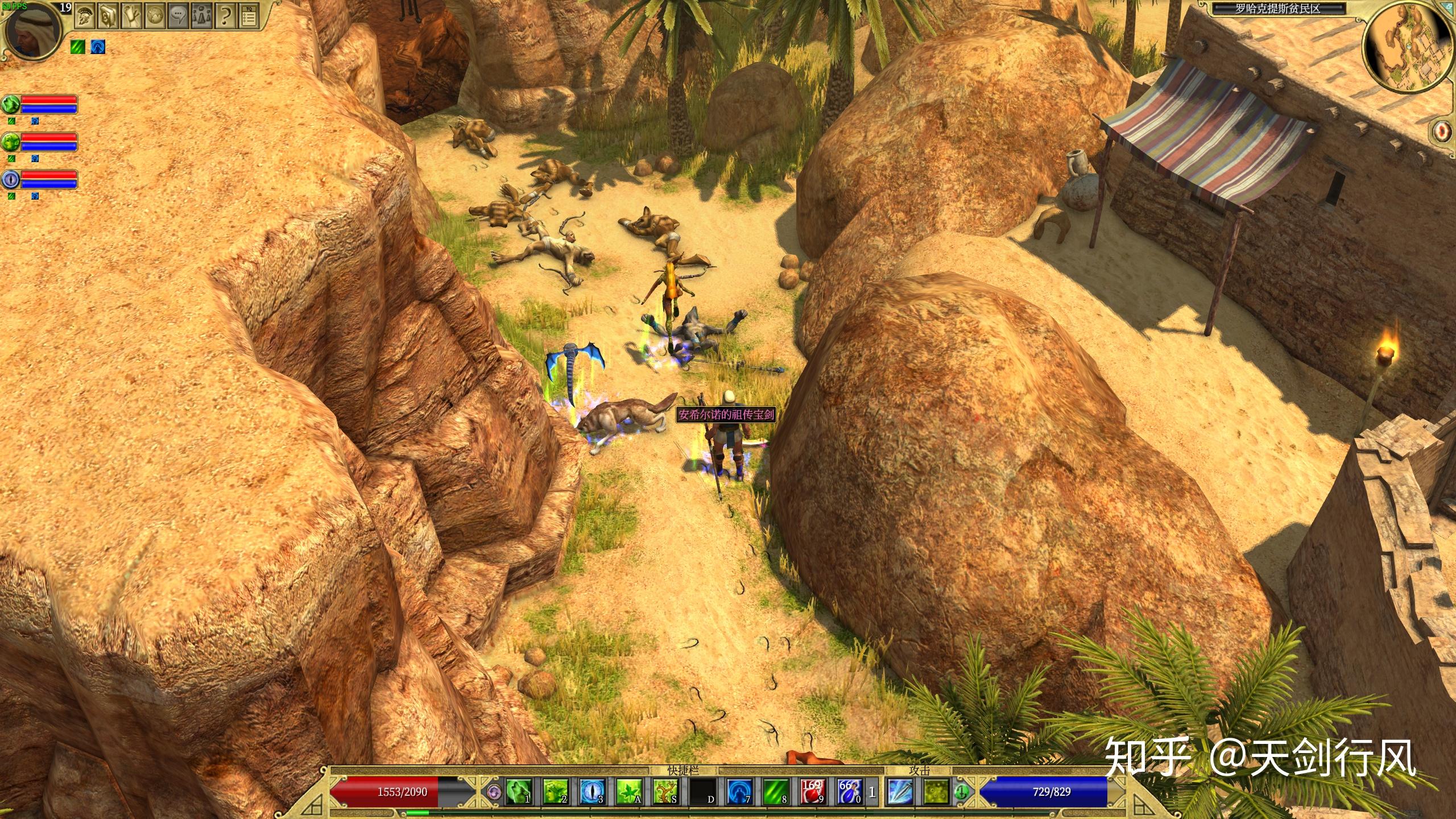This screenshot has height=819, width=1456.
Task: Open the character window helmet button
Action: pyautogui.click(x=85, y=16)
